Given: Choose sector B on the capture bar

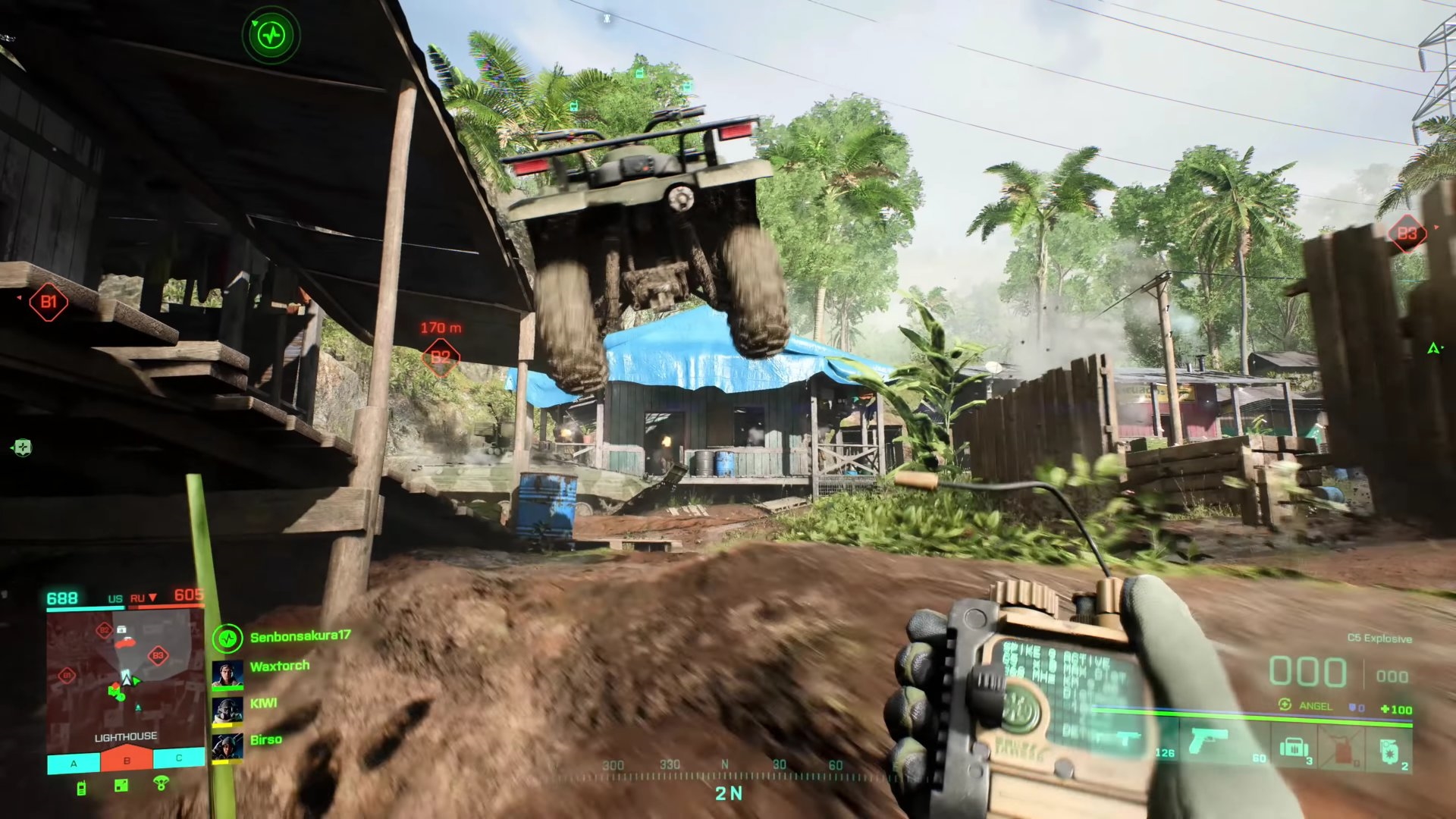Looking at the screenshot, I should point(127,760).
